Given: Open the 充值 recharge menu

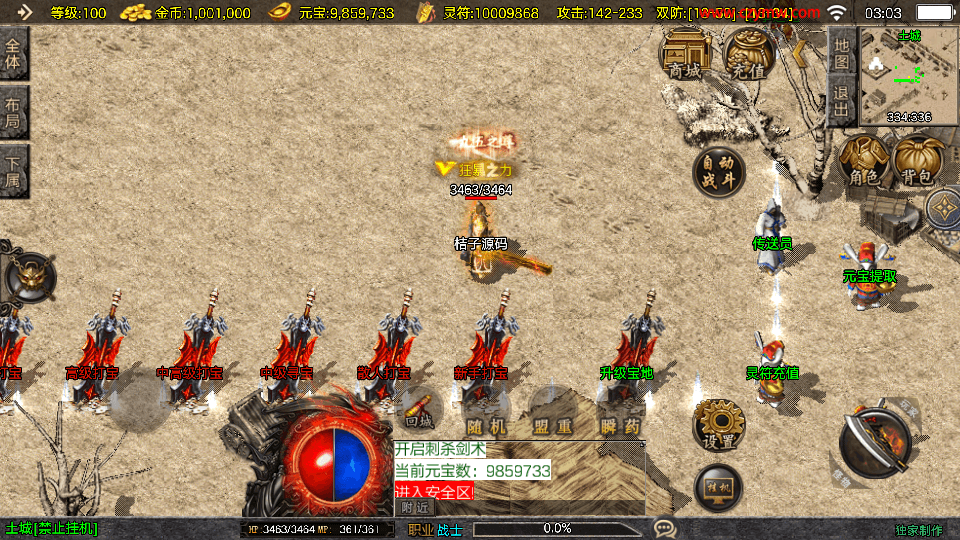Looking at the screenshot, I should [x=748, y=53].
